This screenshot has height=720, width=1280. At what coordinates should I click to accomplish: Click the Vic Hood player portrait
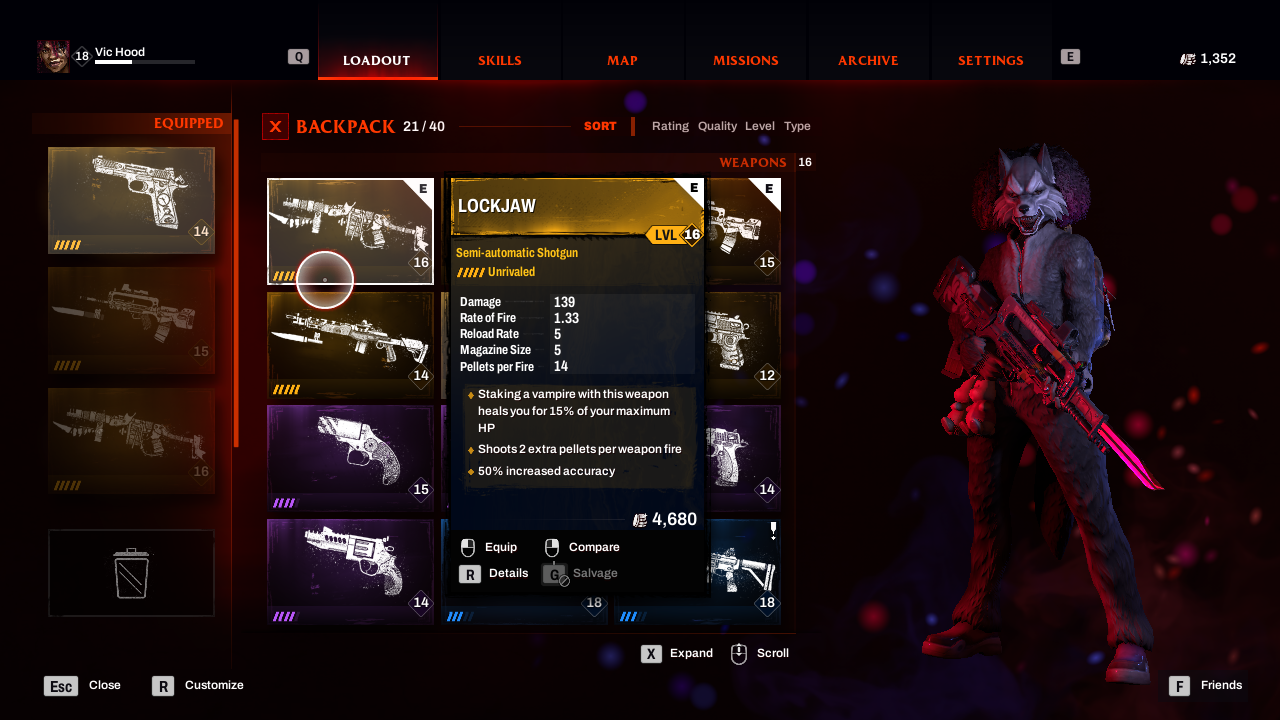click(53, 57)
